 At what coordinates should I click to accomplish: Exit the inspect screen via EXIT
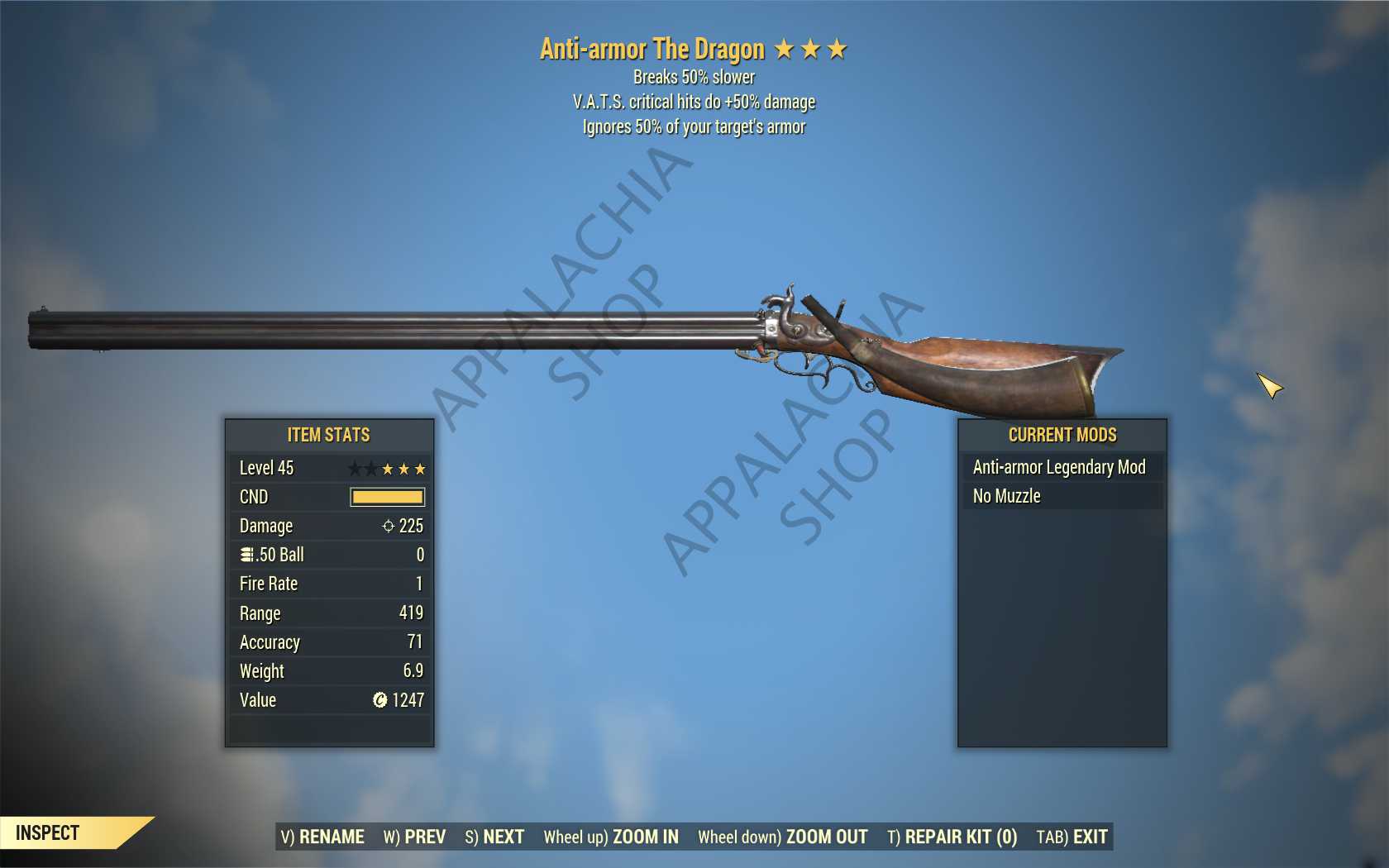point(1072,837)
